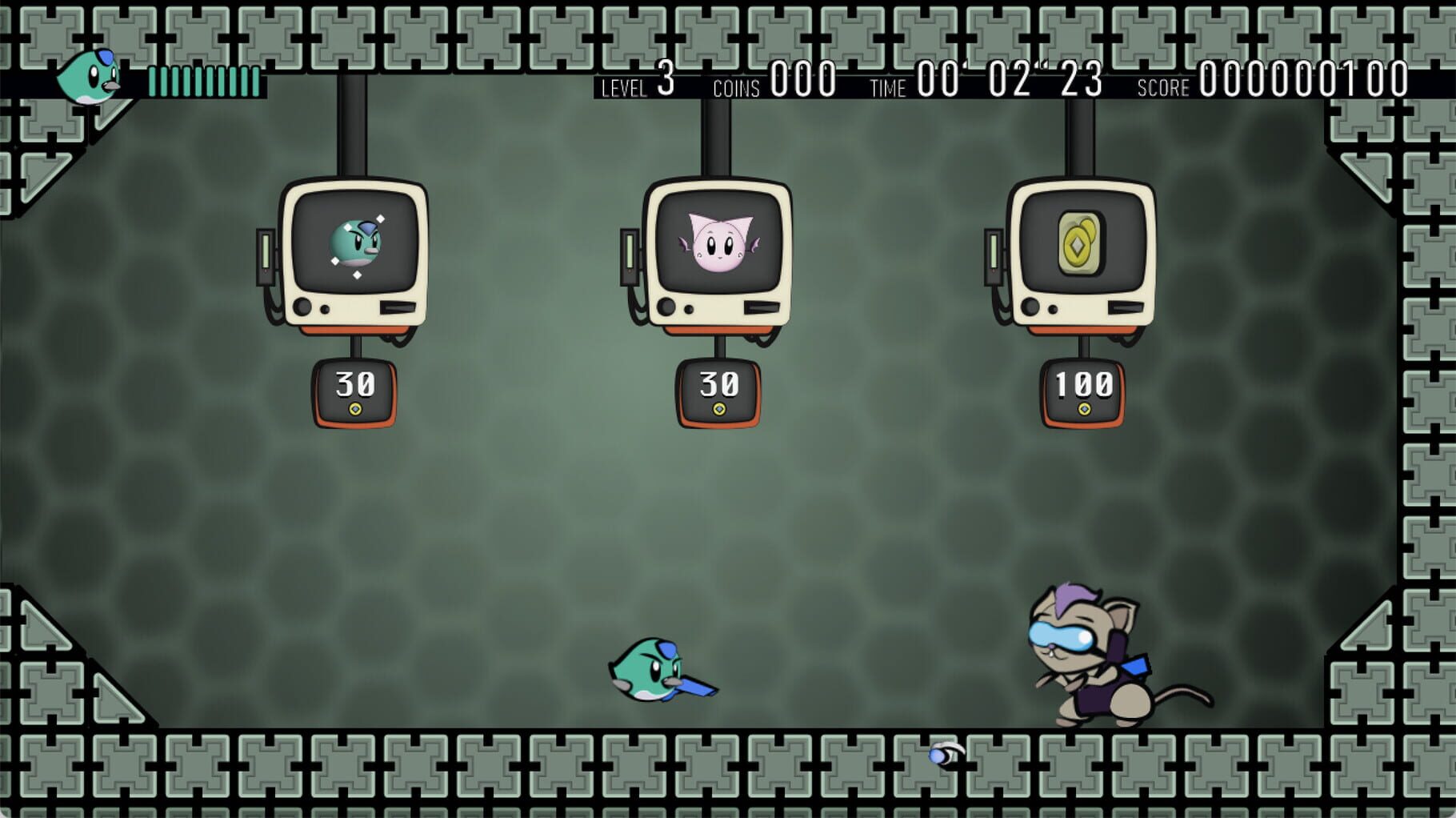Click the power button on the left monitor

pos(301,306)
